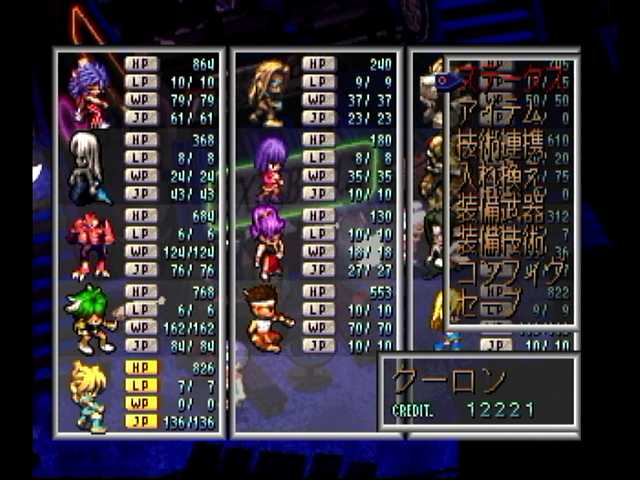This screenshot has width=640, height=480.
Task: Select the blonde character with yellow stat labels
Action: tap(90, 395)
